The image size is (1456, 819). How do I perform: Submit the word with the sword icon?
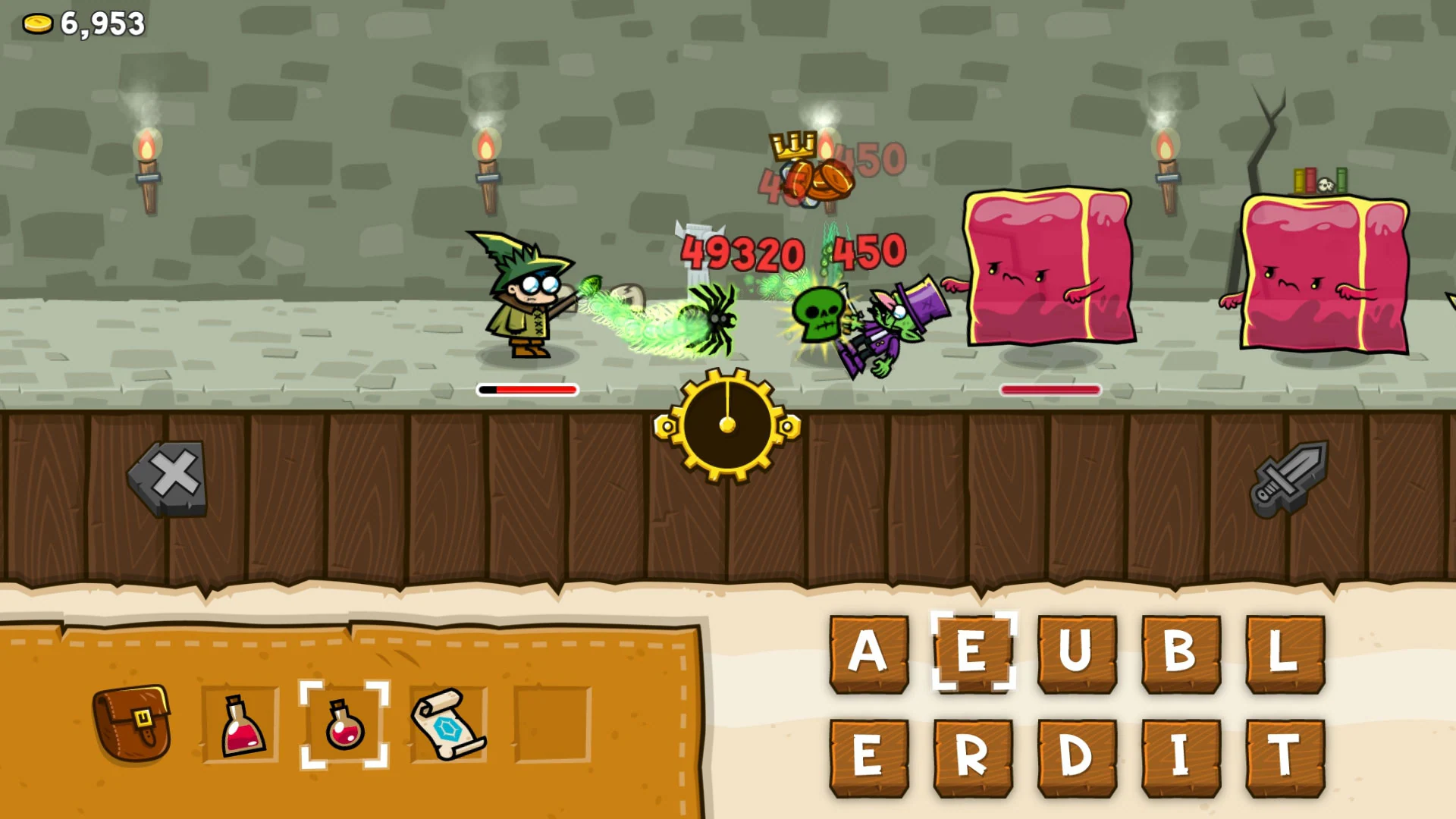[1289, 478]
